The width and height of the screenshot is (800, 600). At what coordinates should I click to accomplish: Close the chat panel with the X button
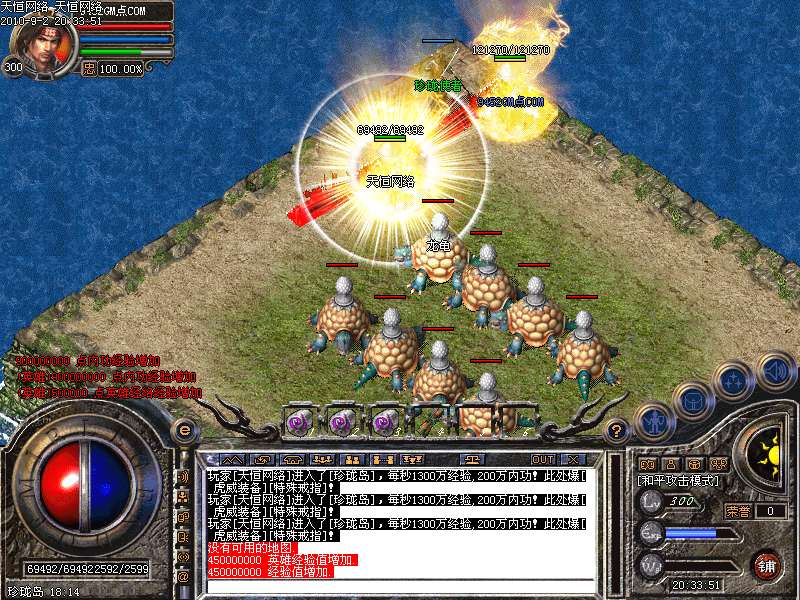[x=572, y=459]
